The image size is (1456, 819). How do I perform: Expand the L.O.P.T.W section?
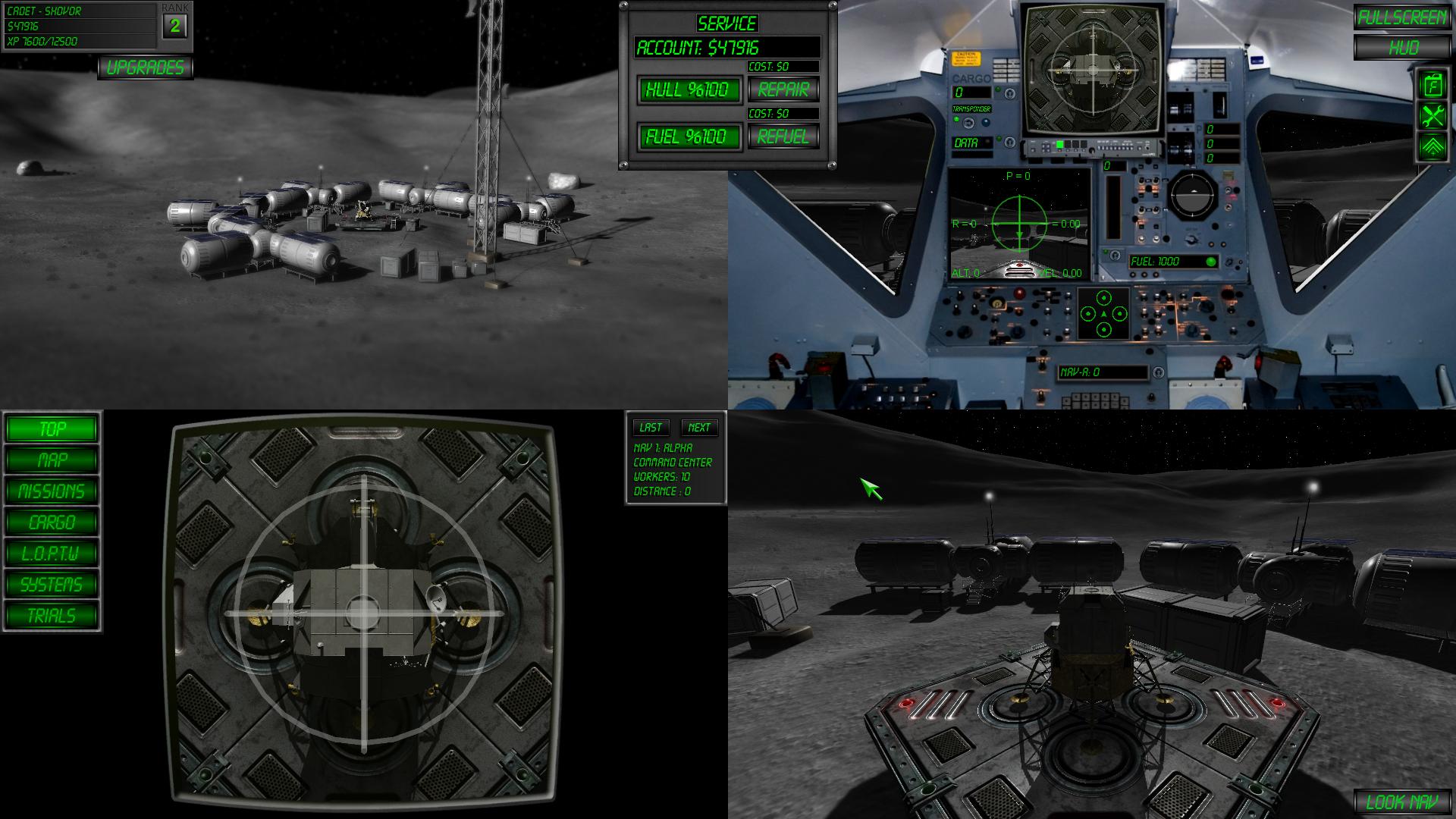click(50, 553)
